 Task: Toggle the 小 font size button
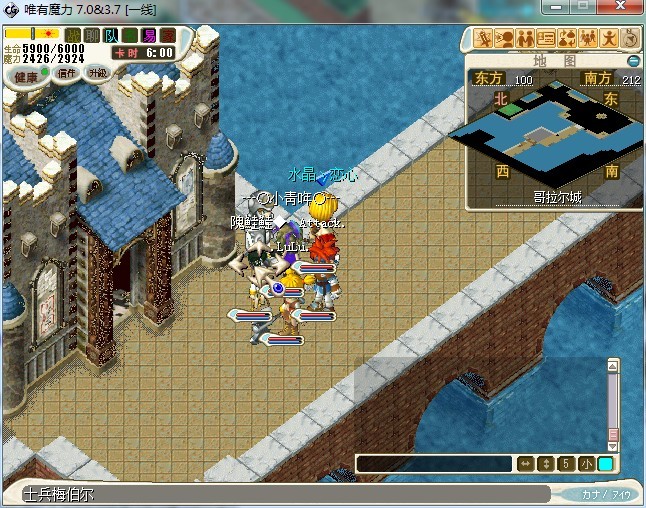pyautogui.click(x=586, y=464)
